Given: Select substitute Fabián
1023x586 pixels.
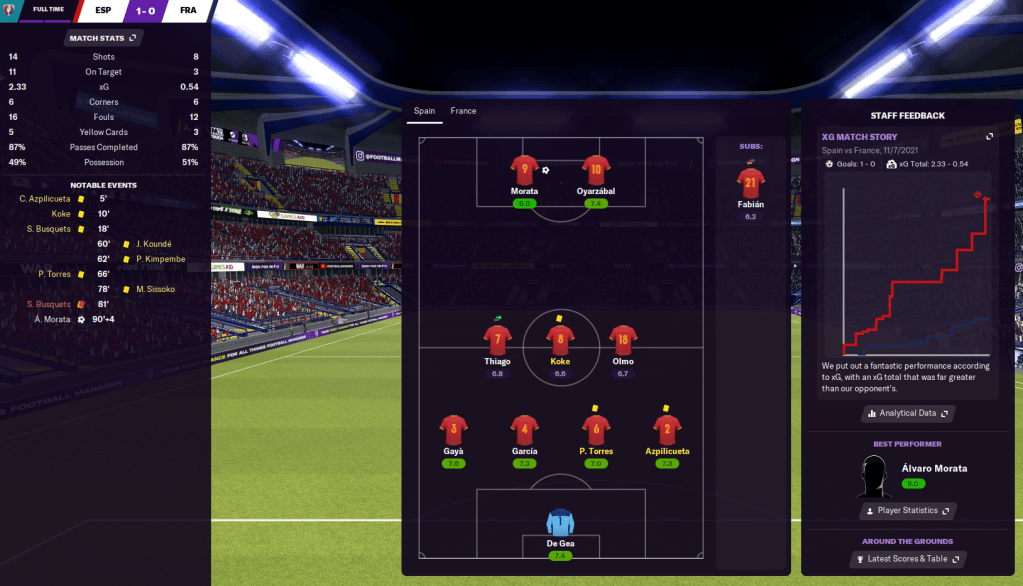Looking at the screenshot, I should tap(750, 185).
